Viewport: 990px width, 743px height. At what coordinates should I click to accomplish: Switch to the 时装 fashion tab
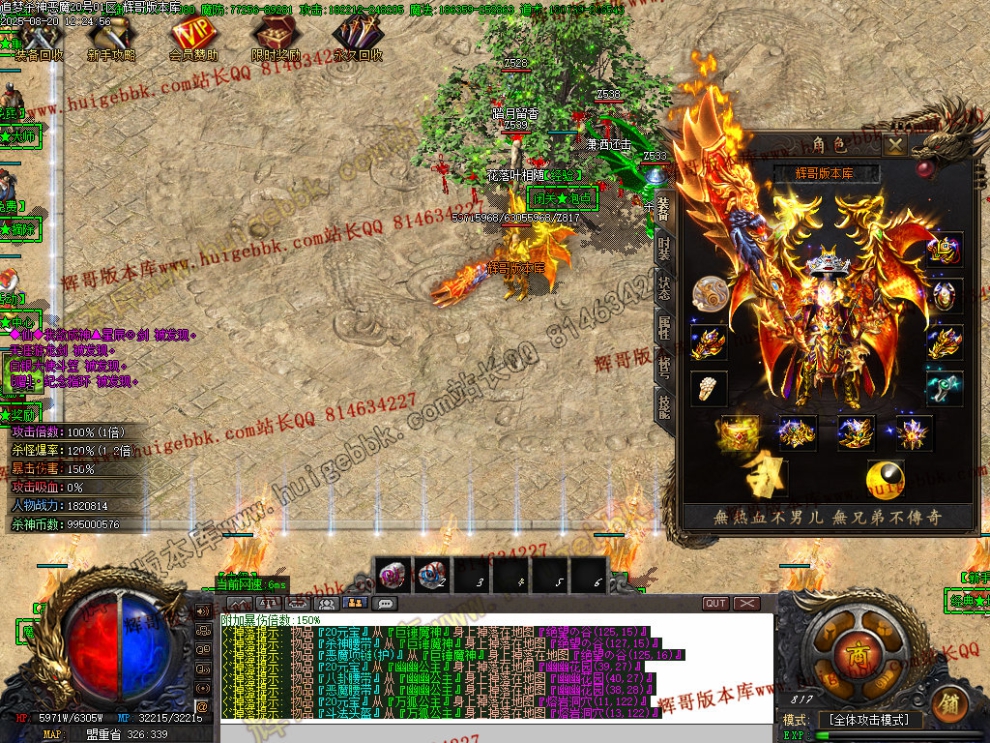click(664, 246)
